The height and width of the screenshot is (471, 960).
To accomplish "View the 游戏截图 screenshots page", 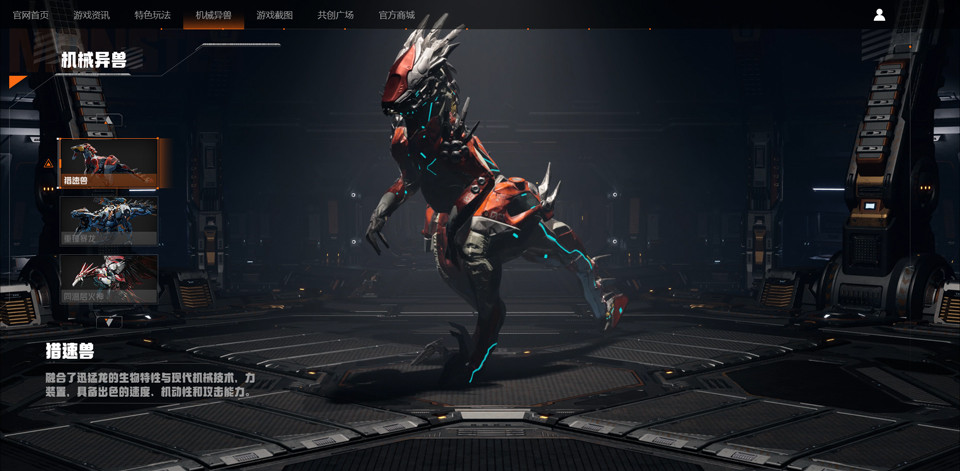I will (x=274, y=15).
